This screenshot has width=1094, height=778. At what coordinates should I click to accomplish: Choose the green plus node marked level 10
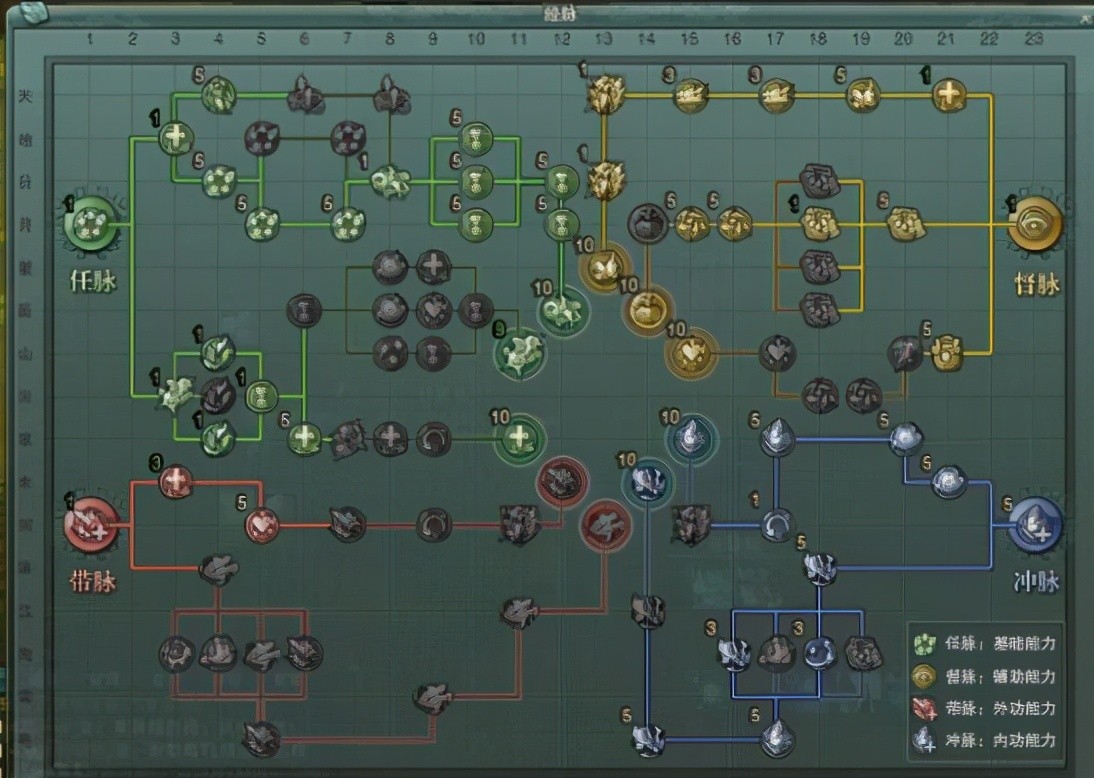pyautogui.click(x=519, y=437)
